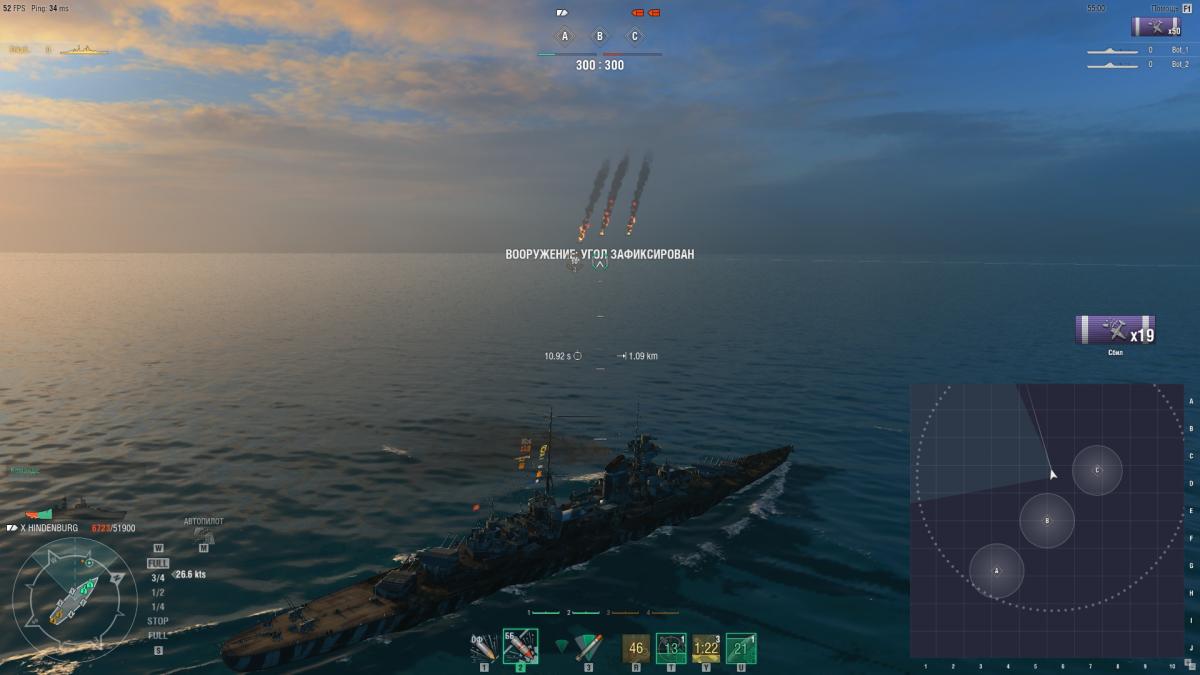
Task: Set engine speed to 1/2
Action: pos(158,592)
